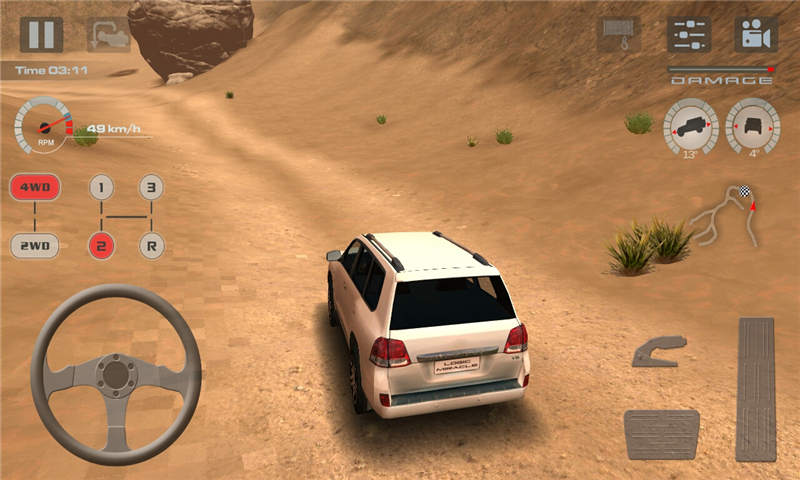Tap the steering wheel control
The width and height of the screenshot is (800, 480).
click(x=116, y=375)
